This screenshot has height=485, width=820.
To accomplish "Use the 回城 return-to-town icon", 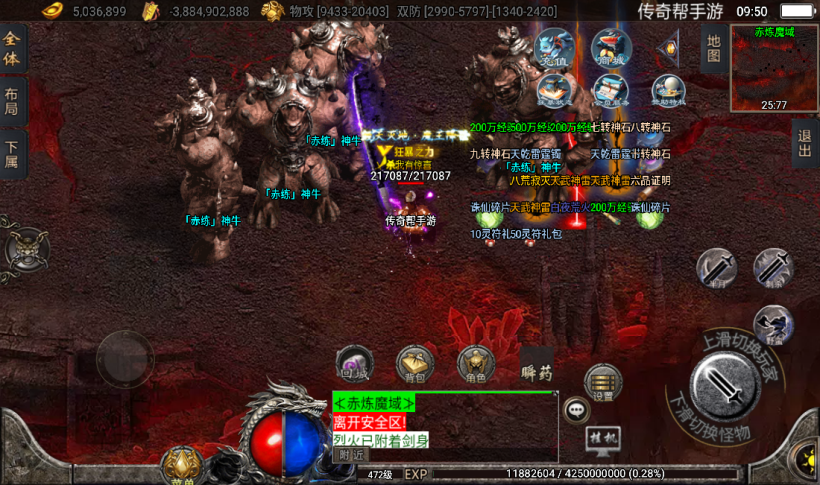I will coord(354,363).
